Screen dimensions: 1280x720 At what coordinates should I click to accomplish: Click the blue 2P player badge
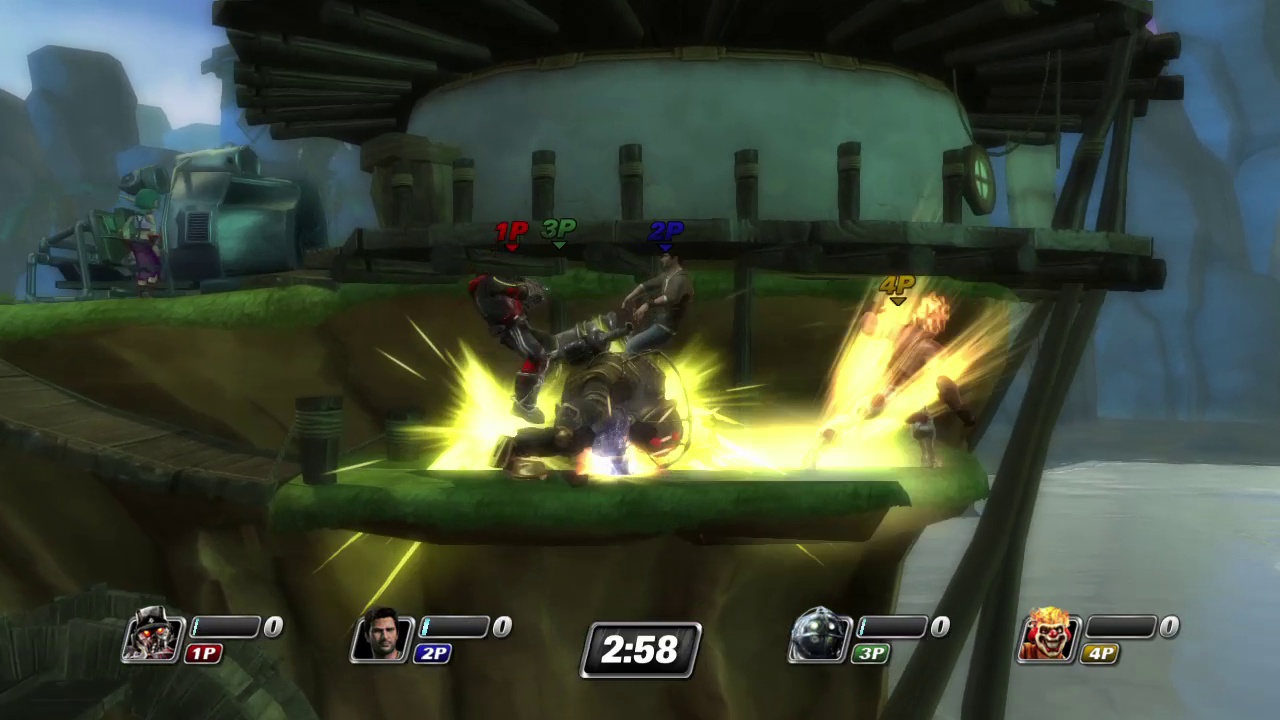(x=433, y=653)
